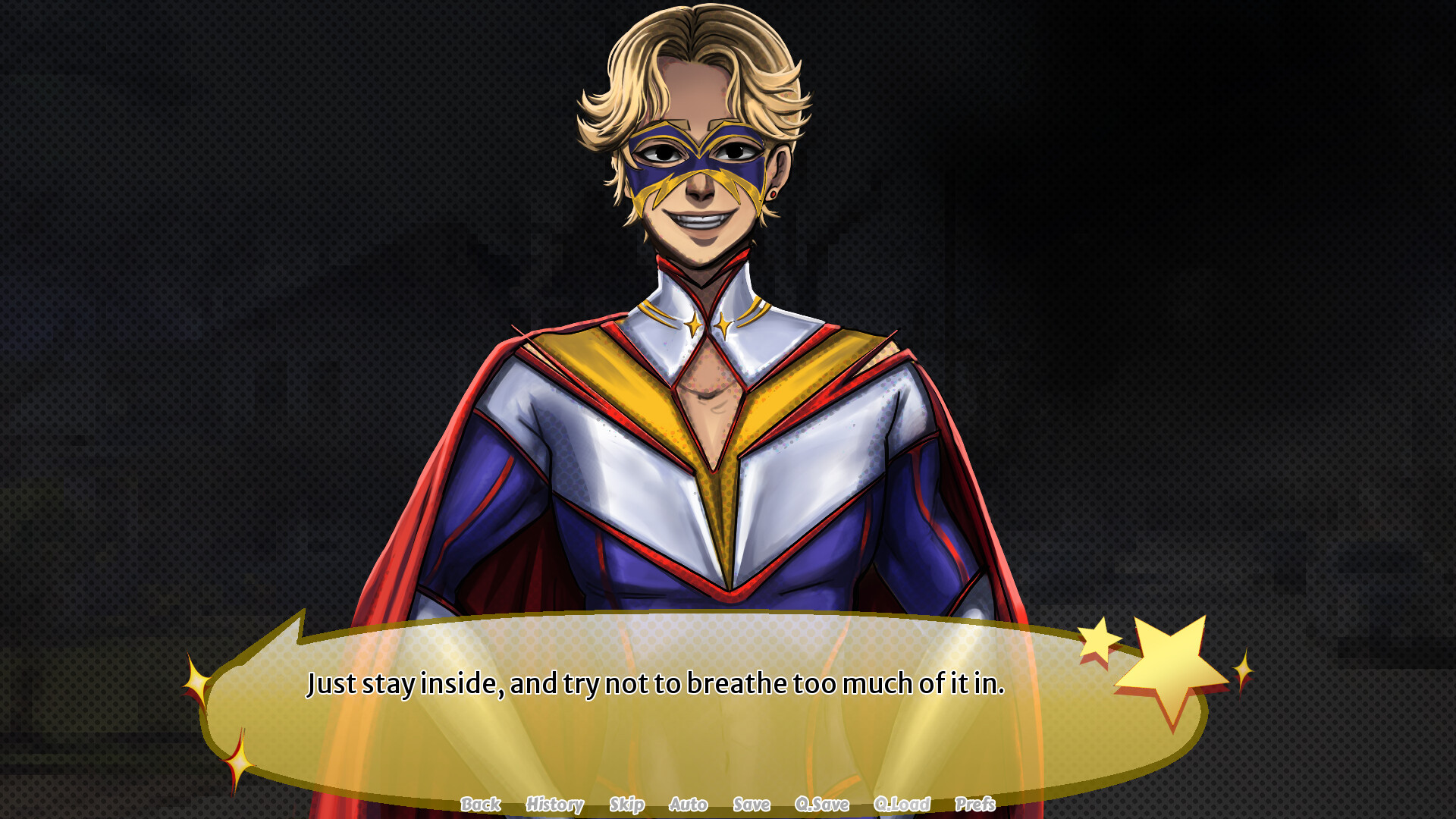Open the Prefs settings screen
This screenshot has width=1456, height=819.
click(x=976, y=805)
